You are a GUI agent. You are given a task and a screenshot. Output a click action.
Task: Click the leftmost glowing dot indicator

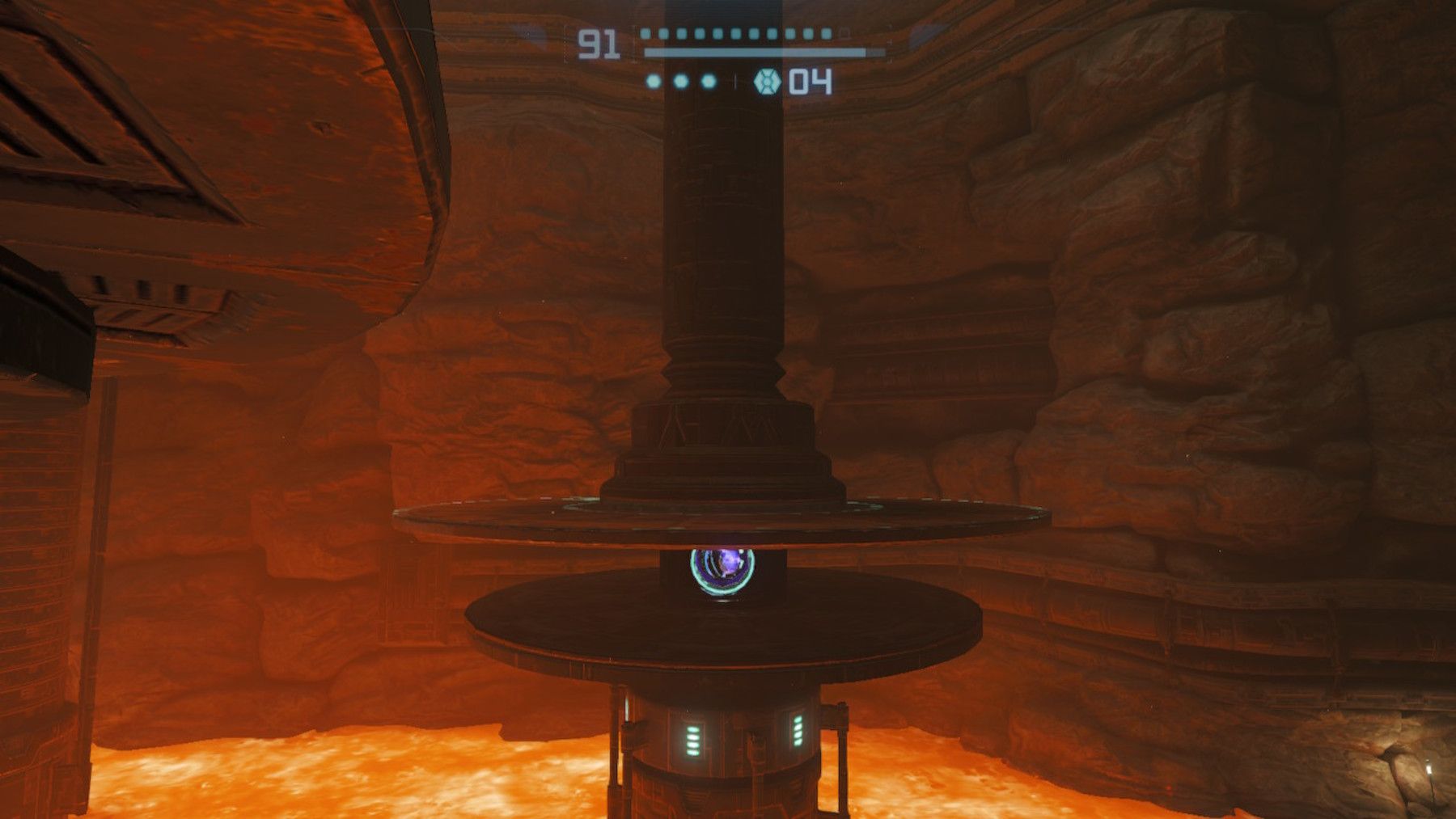653,81
